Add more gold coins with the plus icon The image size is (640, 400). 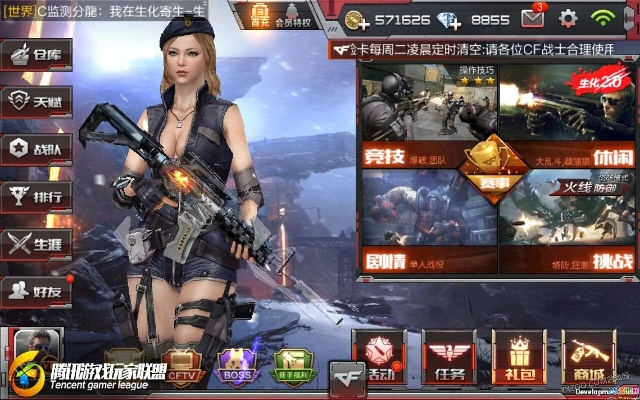click(354, 19)
